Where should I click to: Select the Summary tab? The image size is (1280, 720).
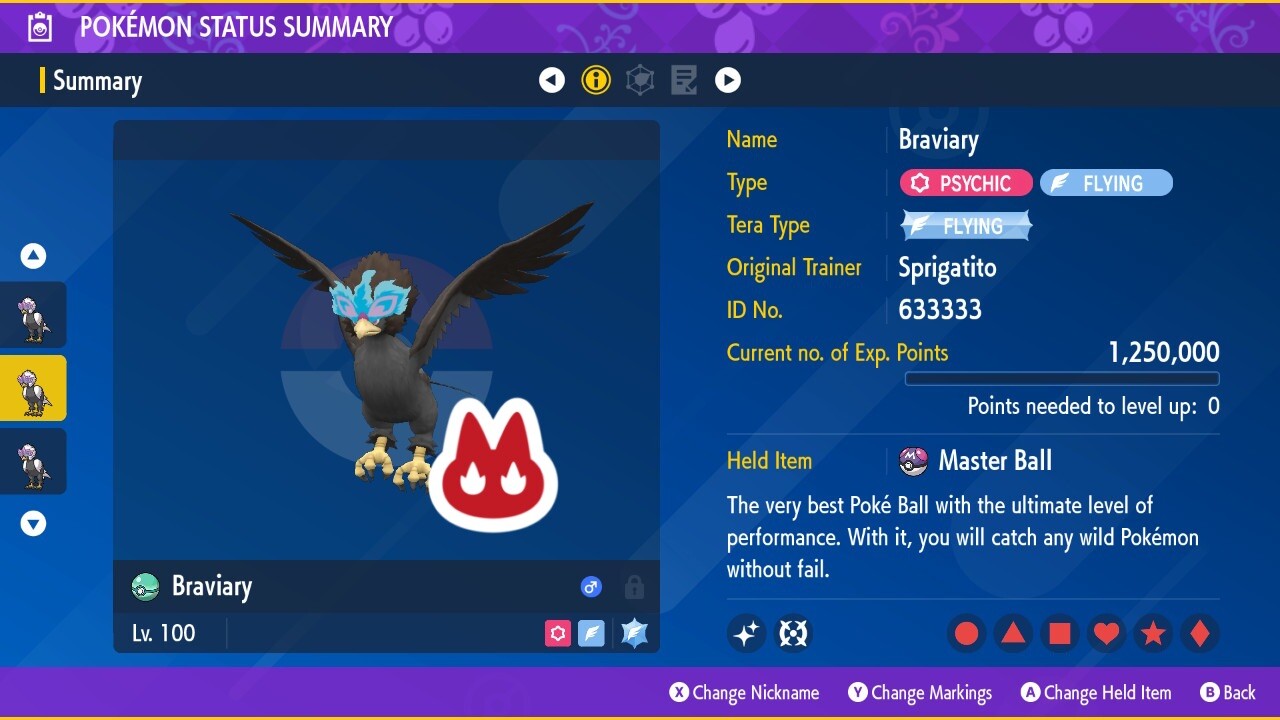tap(97, 81)
